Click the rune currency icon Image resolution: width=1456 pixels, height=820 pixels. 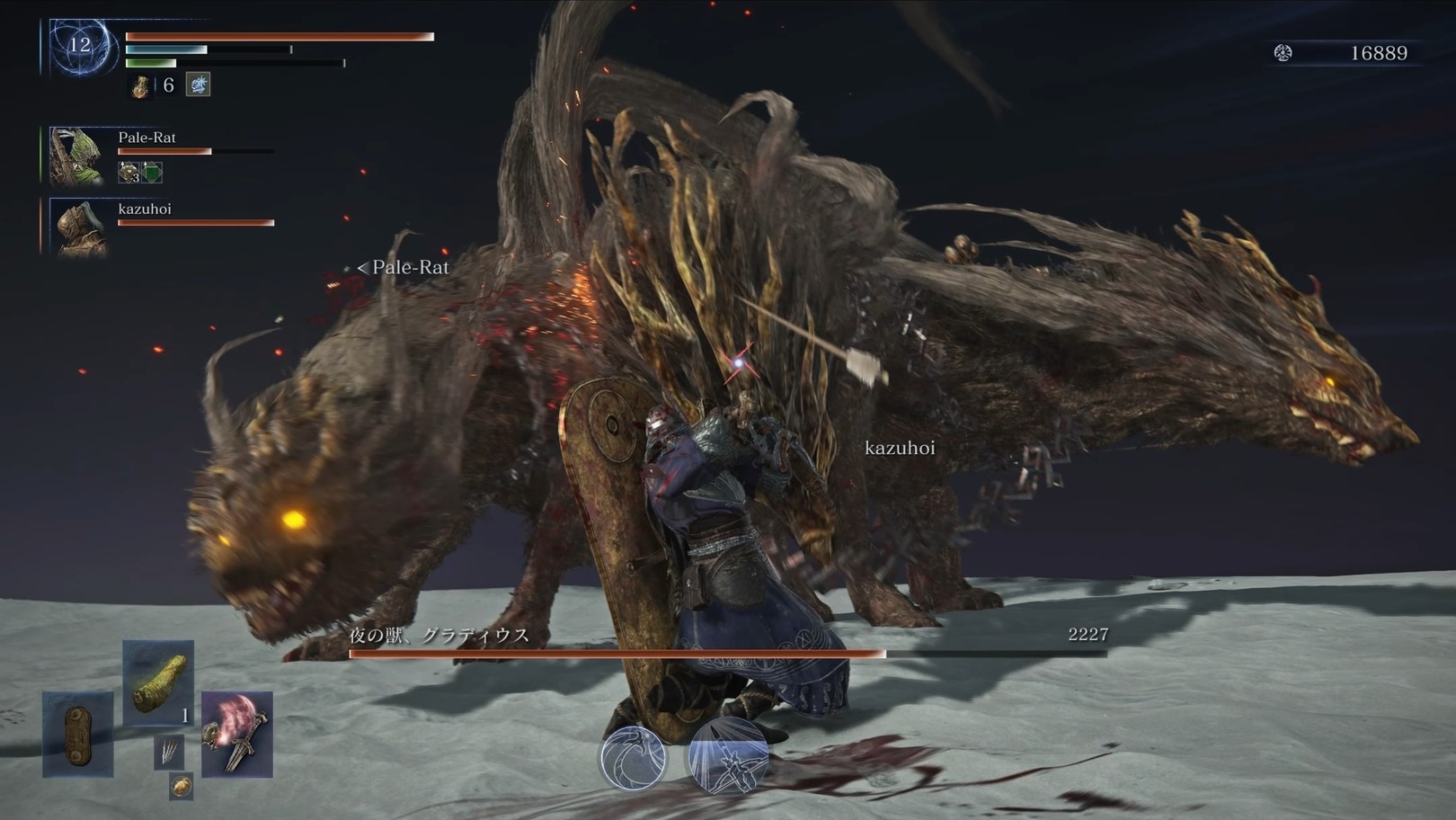(1283, 53)
